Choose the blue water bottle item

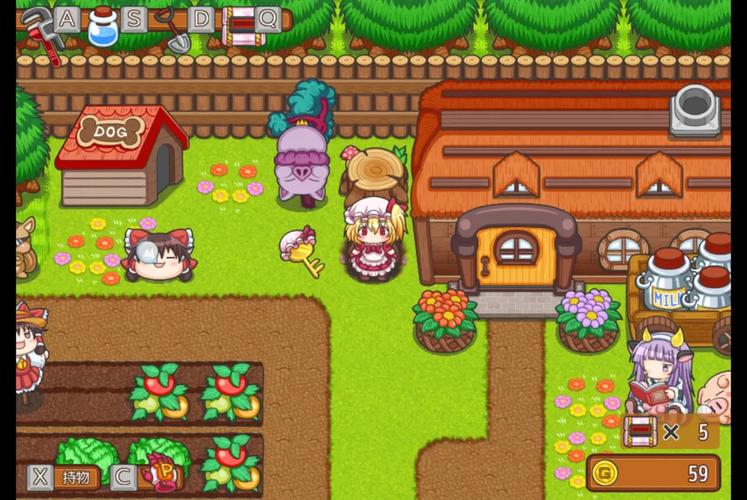coord(102,28)
